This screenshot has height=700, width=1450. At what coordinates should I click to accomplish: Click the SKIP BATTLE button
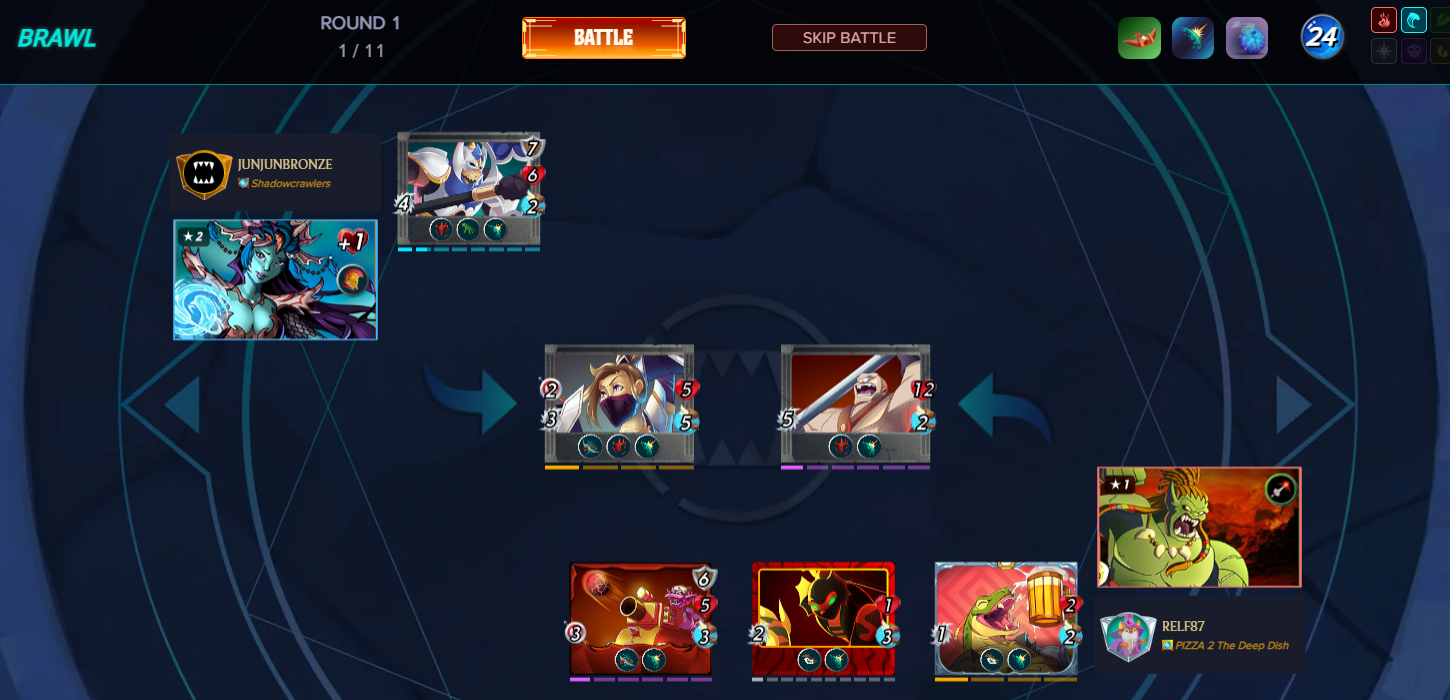click(x=849, y=38)
